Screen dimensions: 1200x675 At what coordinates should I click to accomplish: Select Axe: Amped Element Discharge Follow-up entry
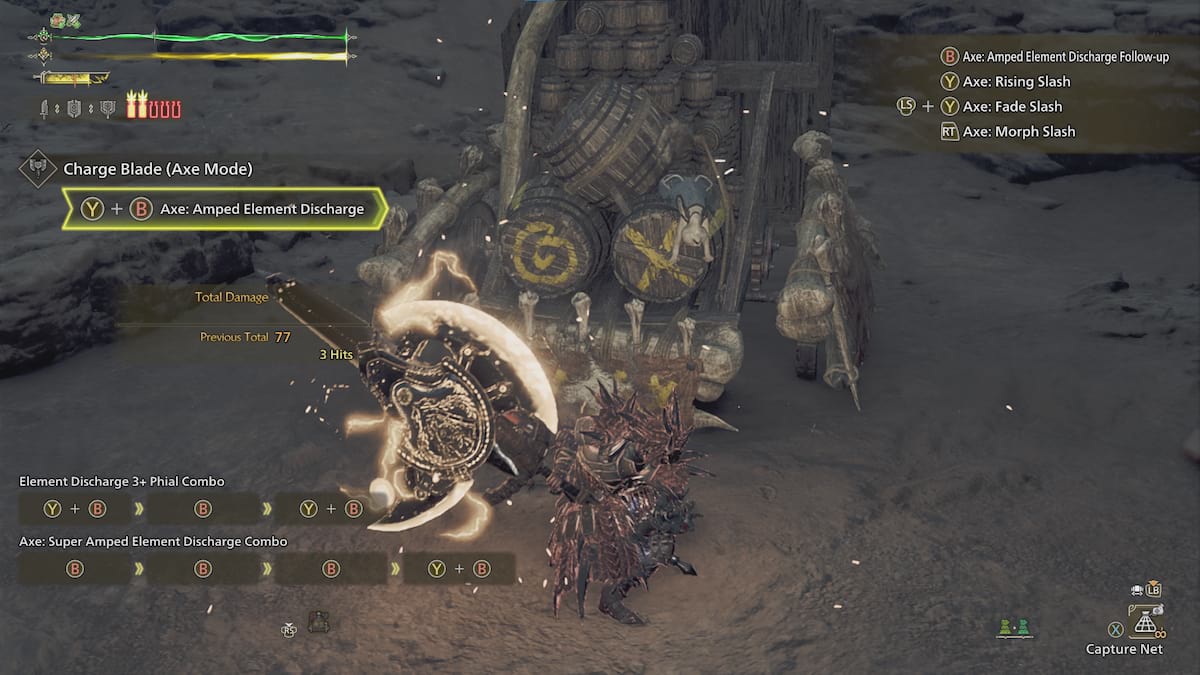pyautogui.click(x=1065, y=57)
